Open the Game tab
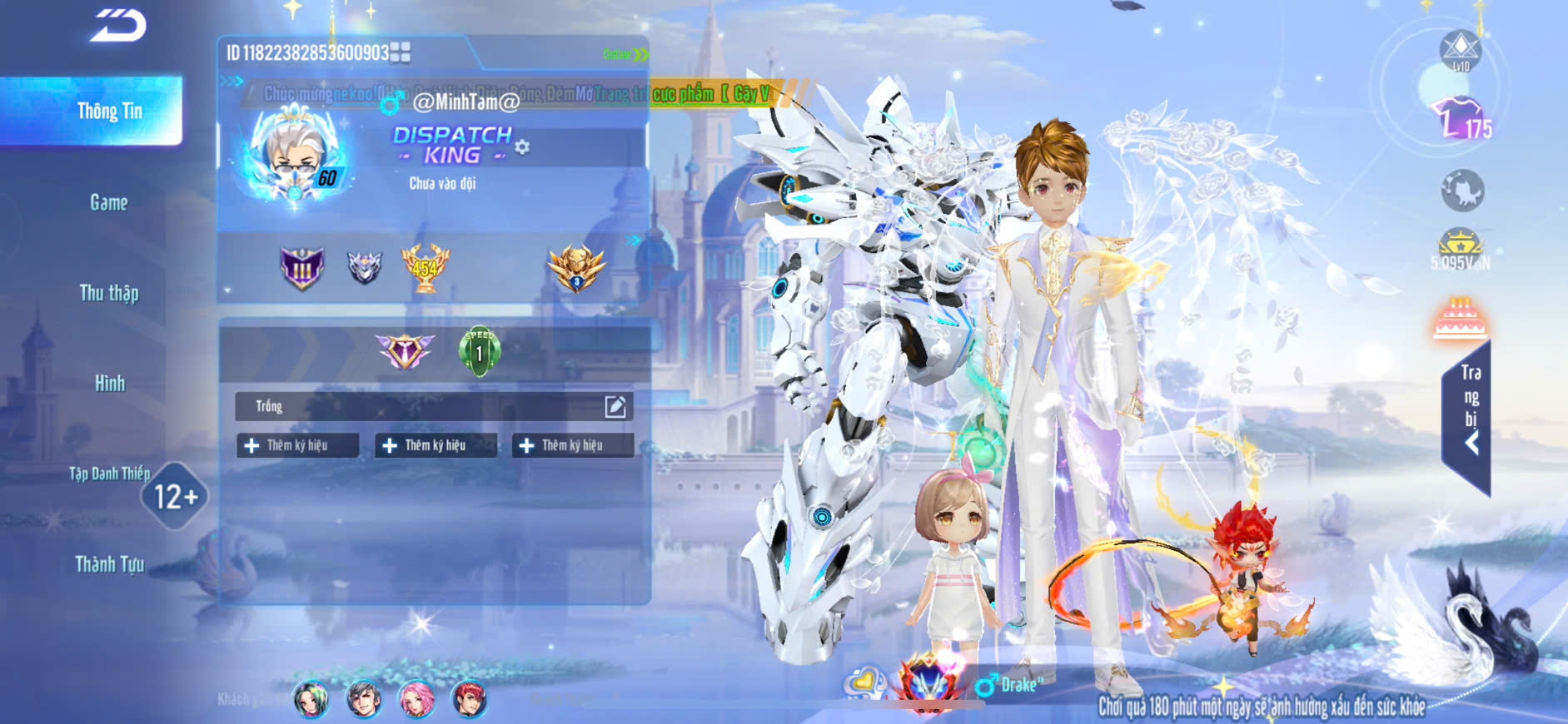 click(109, 202)
